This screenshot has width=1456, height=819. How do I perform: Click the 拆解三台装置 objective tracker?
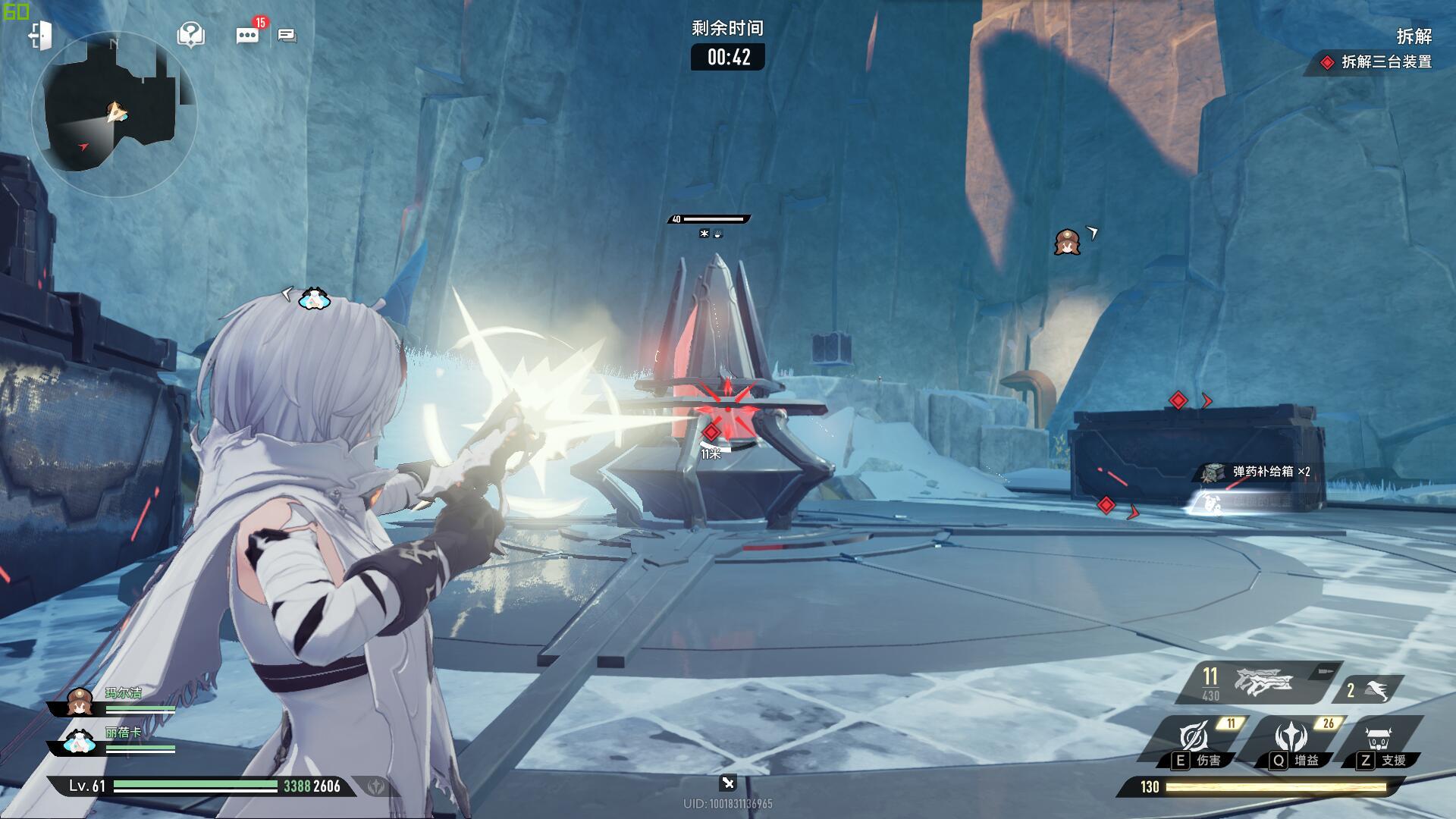(1377, 62)
